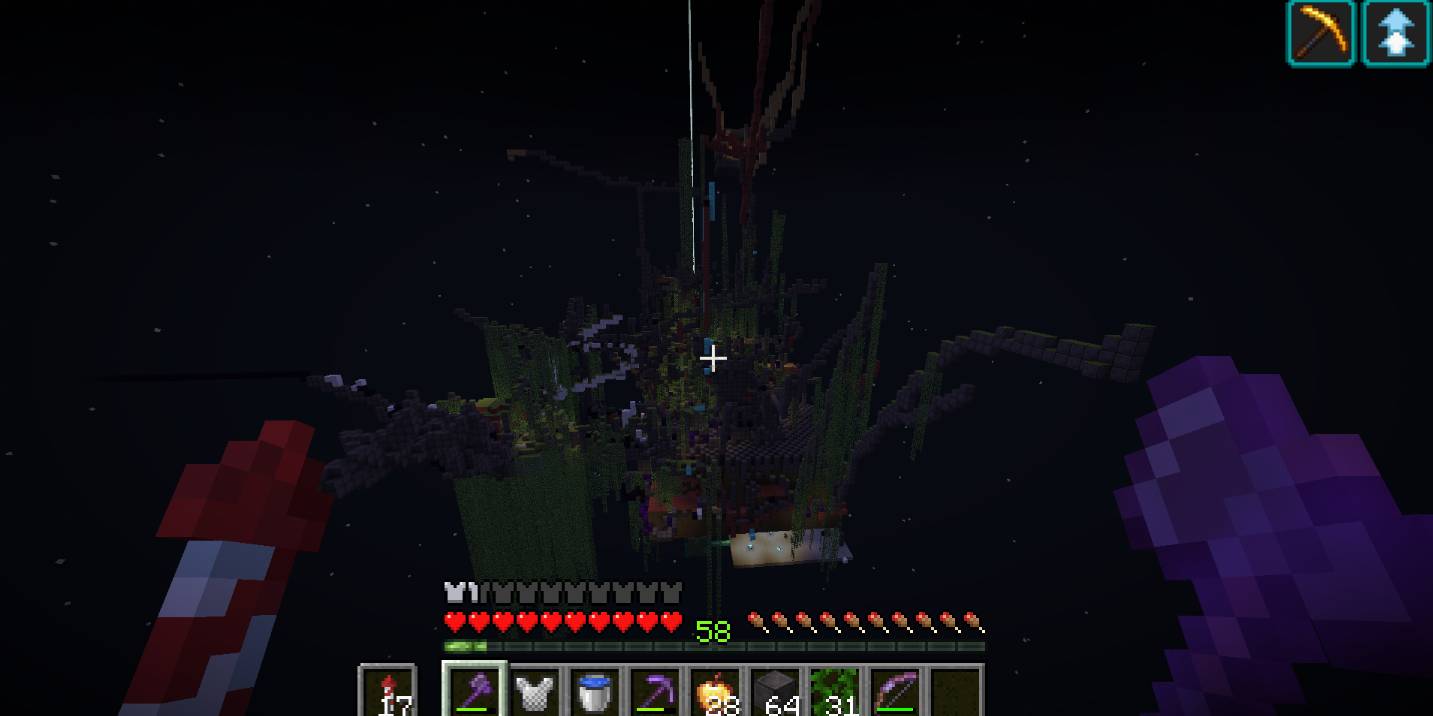The image size is (1433, 716).
Task: Switch to the purple pickaxe slot
Action: (x=656, y=692)
